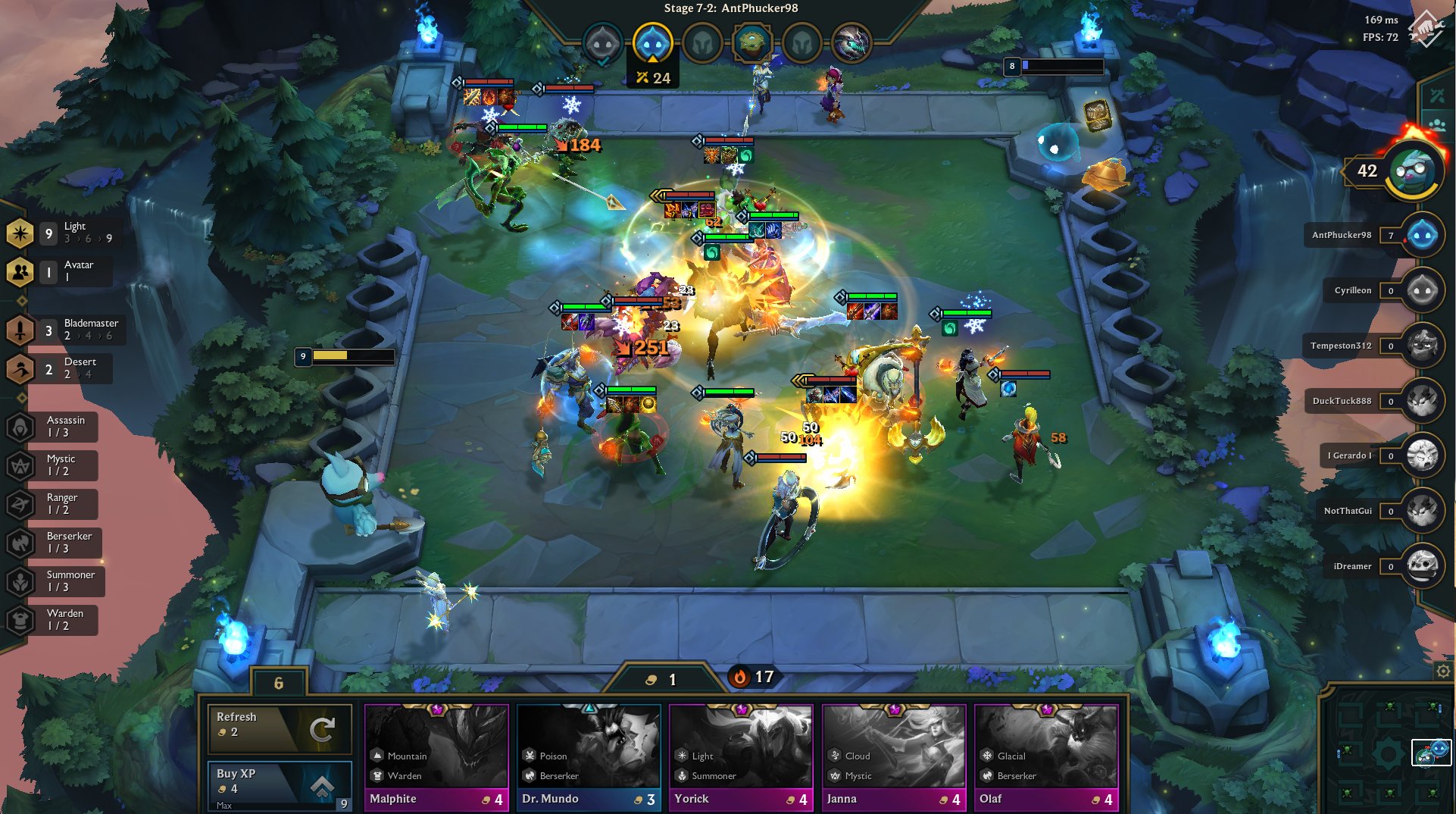
Task: Select the Warden trait icon
Action: click(x=20, y=620)
